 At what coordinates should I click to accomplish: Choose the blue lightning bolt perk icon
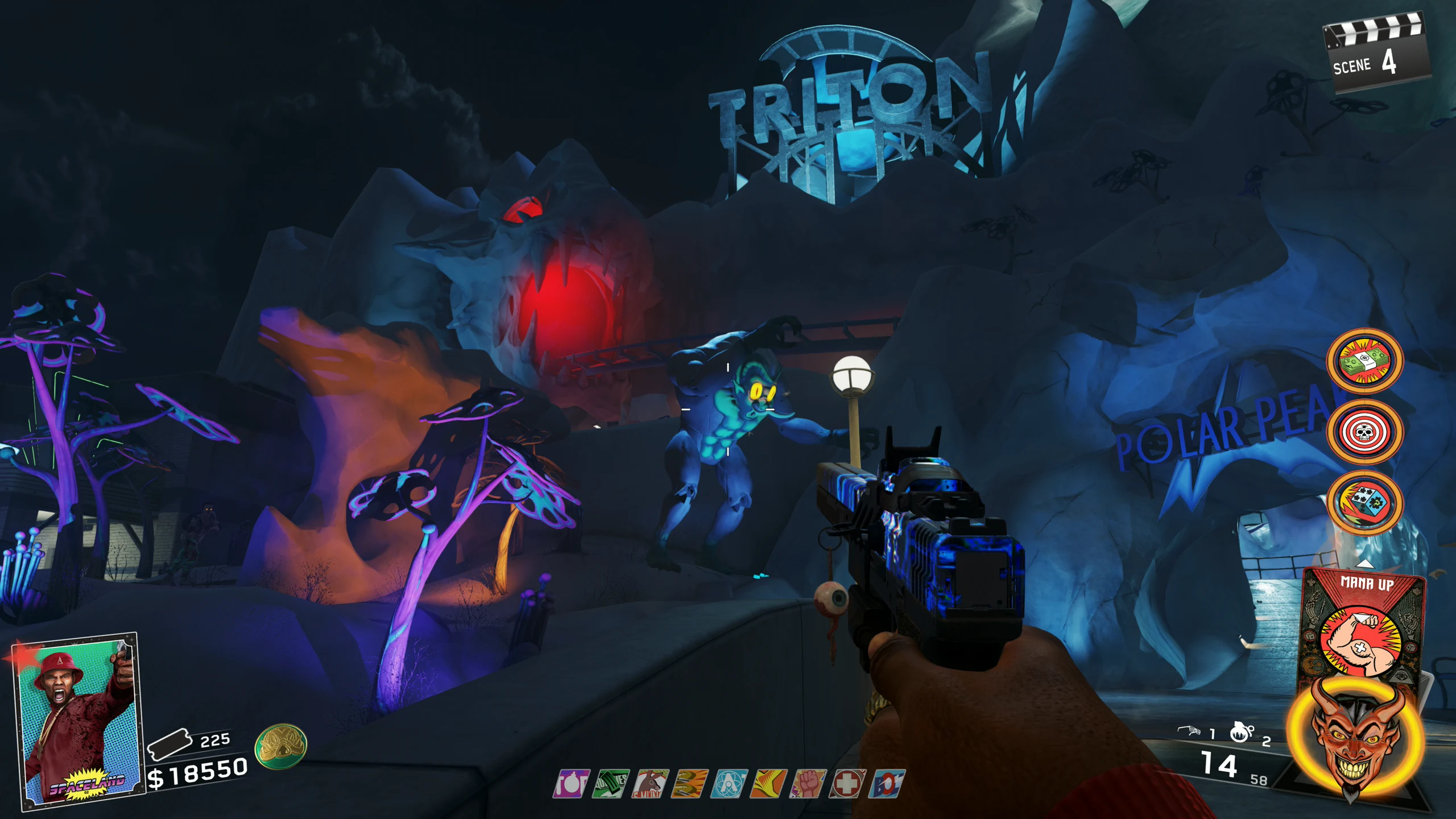887,784
